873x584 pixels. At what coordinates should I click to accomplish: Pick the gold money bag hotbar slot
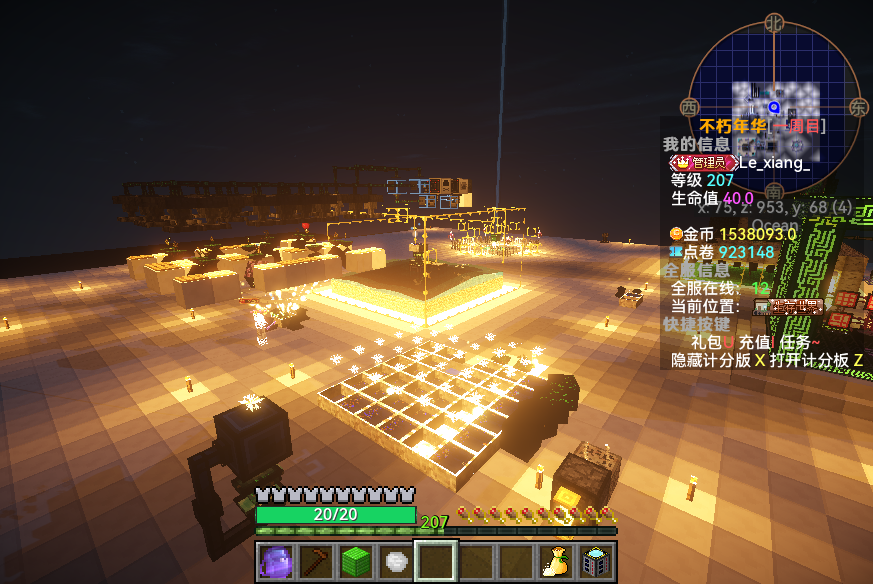point(556,561)
